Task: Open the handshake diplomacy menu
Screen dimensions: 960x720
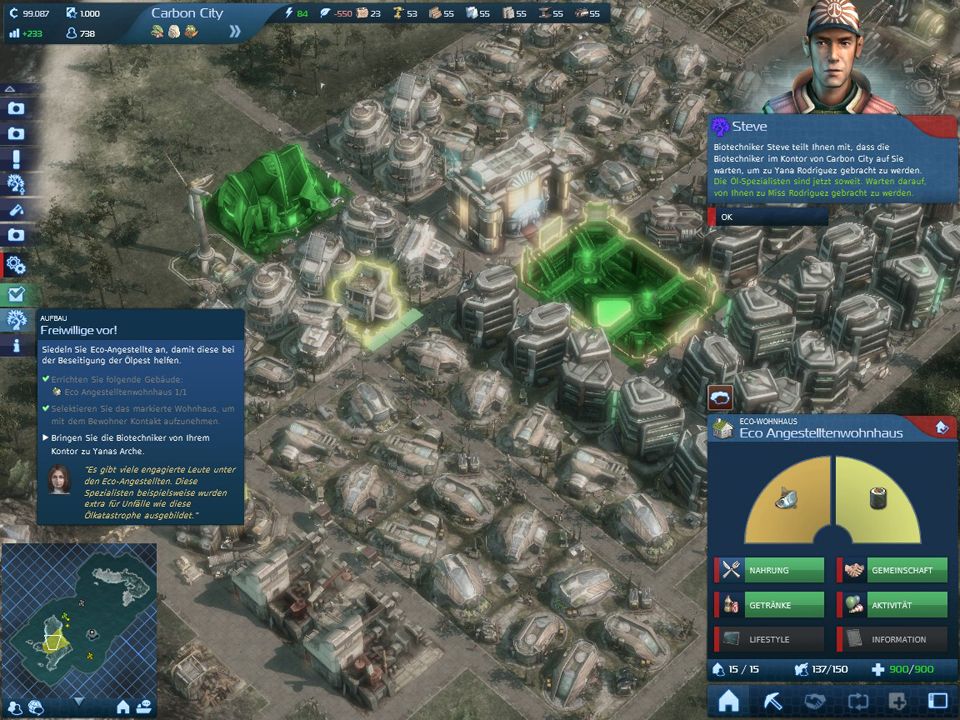Action: [813, 701]
